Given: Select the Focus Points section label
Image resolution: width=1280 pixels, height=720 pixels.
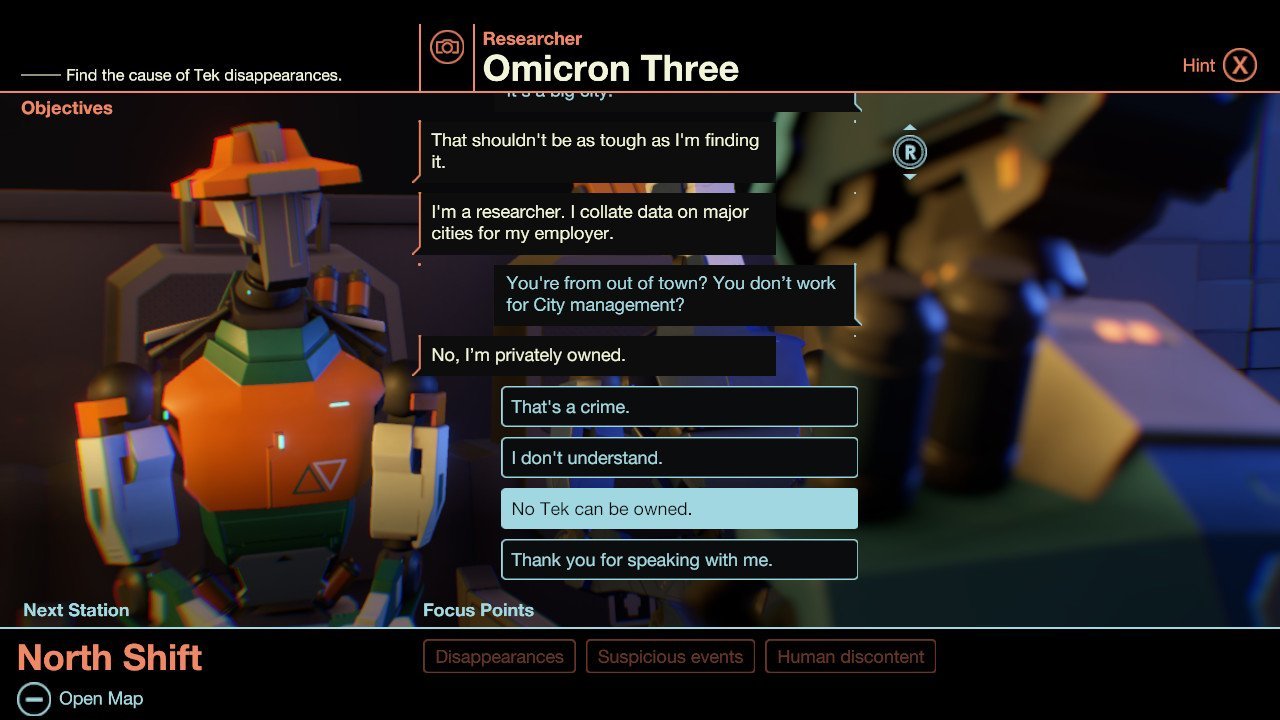Looking at the screenshot, I should point(479,610).
